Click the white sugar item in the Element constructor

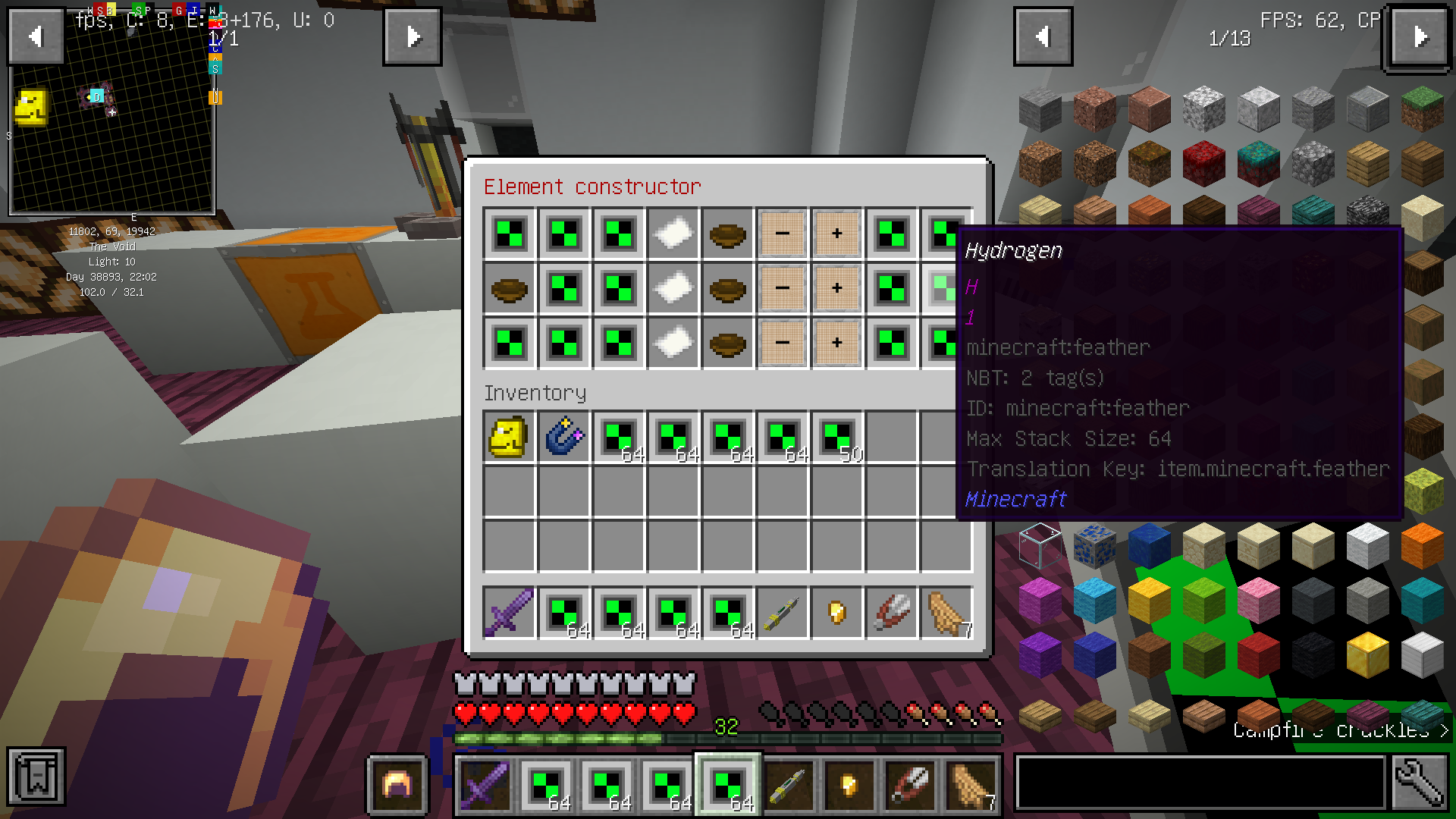[x=673, y=234]
